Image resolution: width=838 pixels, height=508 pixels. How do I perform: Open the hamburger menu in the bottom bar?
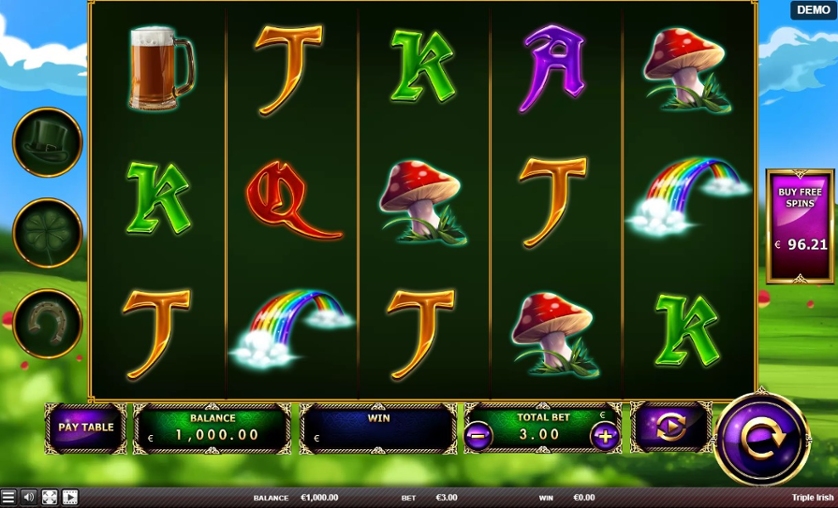pos(9,497)
